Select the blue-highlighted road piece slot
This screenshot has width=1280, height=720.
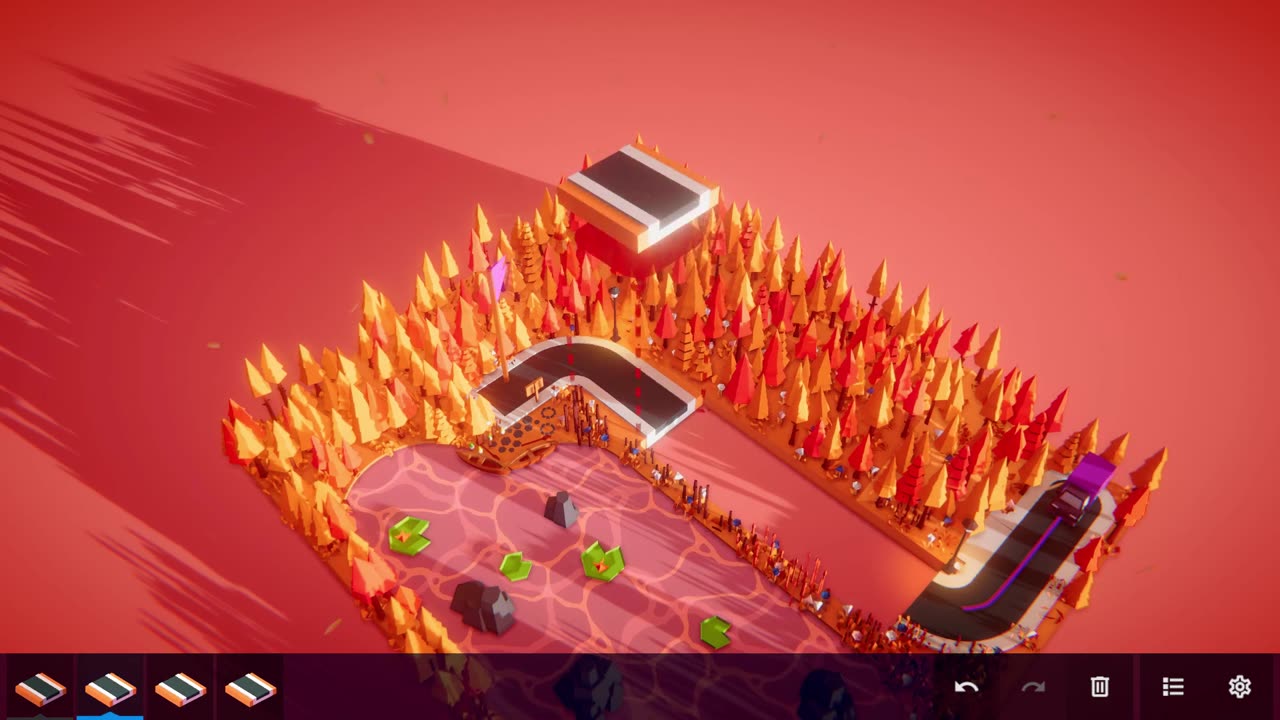pos(110,688)
